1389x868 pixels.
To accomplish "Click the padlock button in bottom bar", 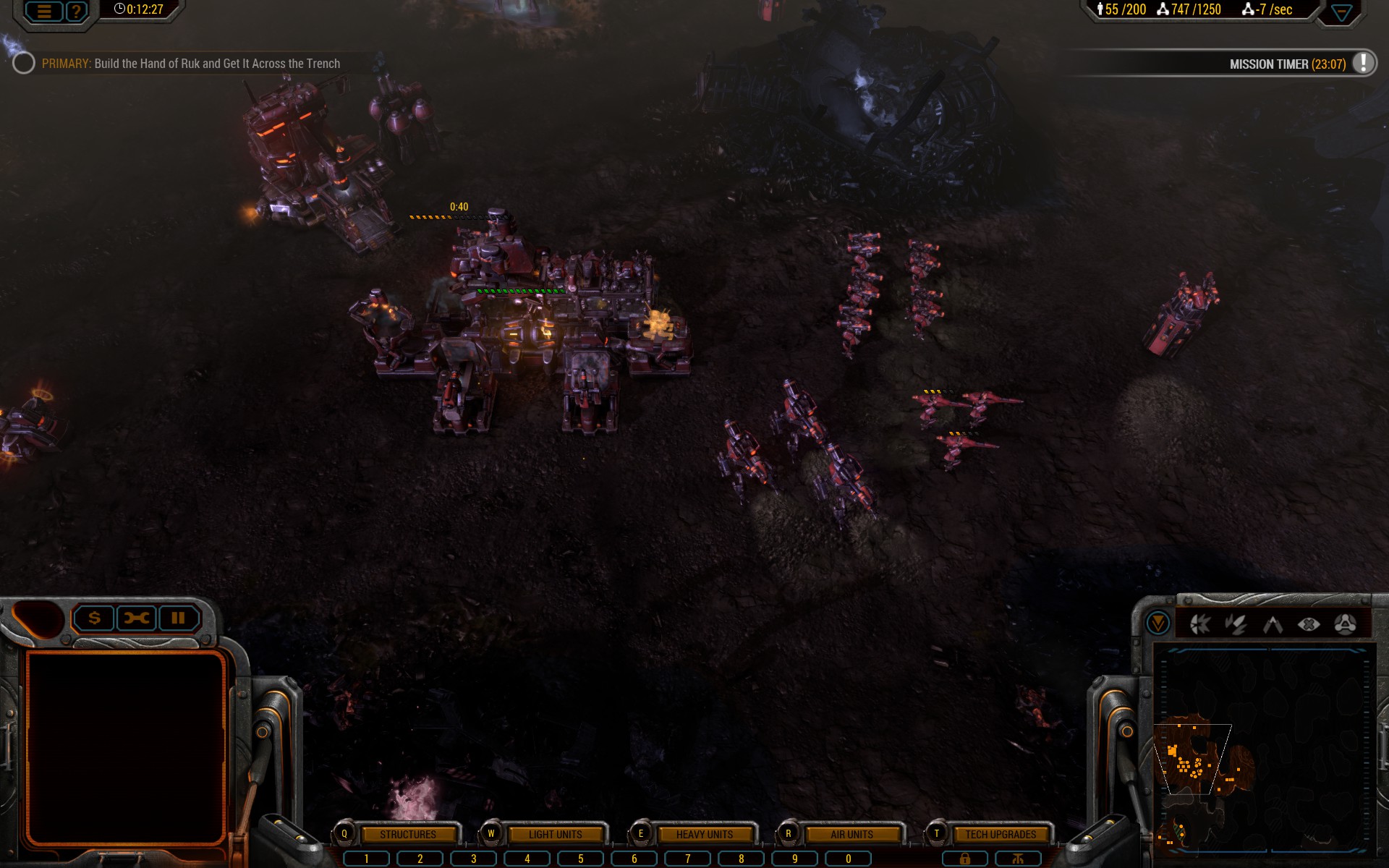I will (x=964, y=859).
